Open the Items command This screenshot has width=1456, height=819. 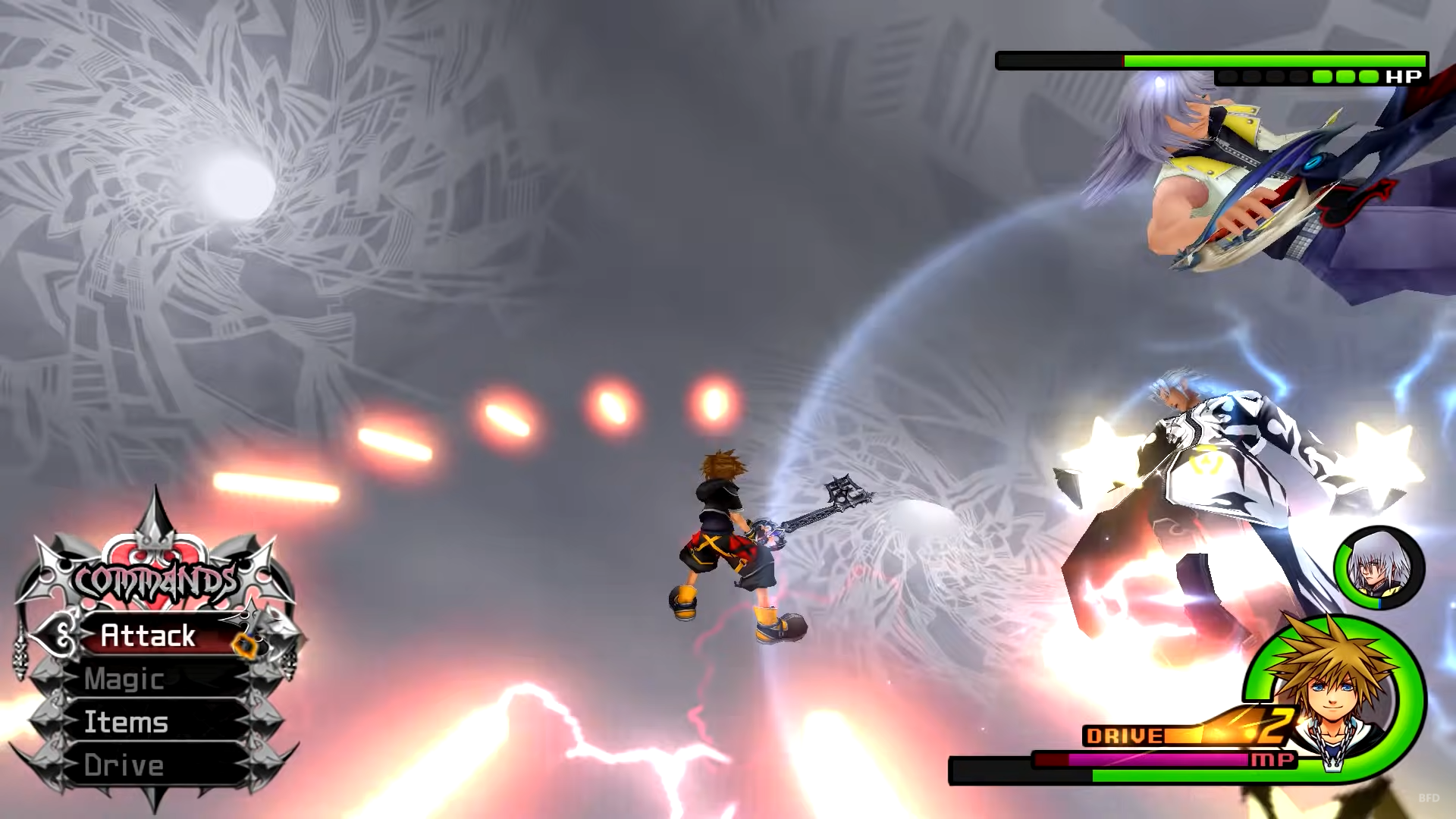[127, 723]
